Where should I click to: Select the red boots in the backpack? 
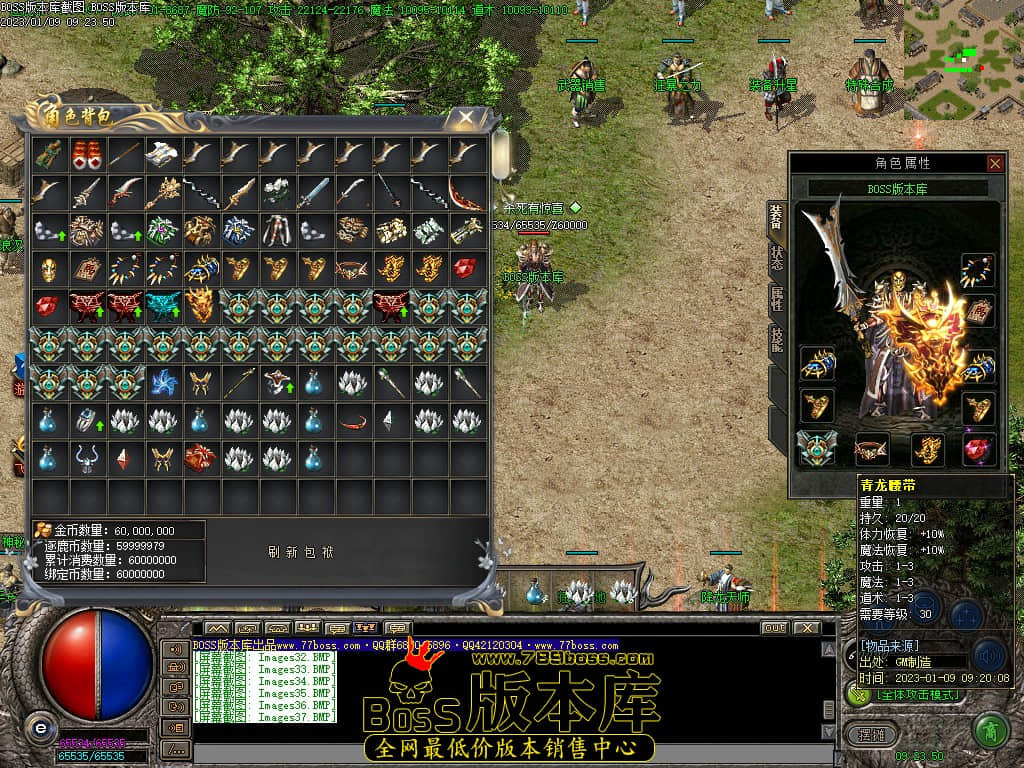click(85, 153)
